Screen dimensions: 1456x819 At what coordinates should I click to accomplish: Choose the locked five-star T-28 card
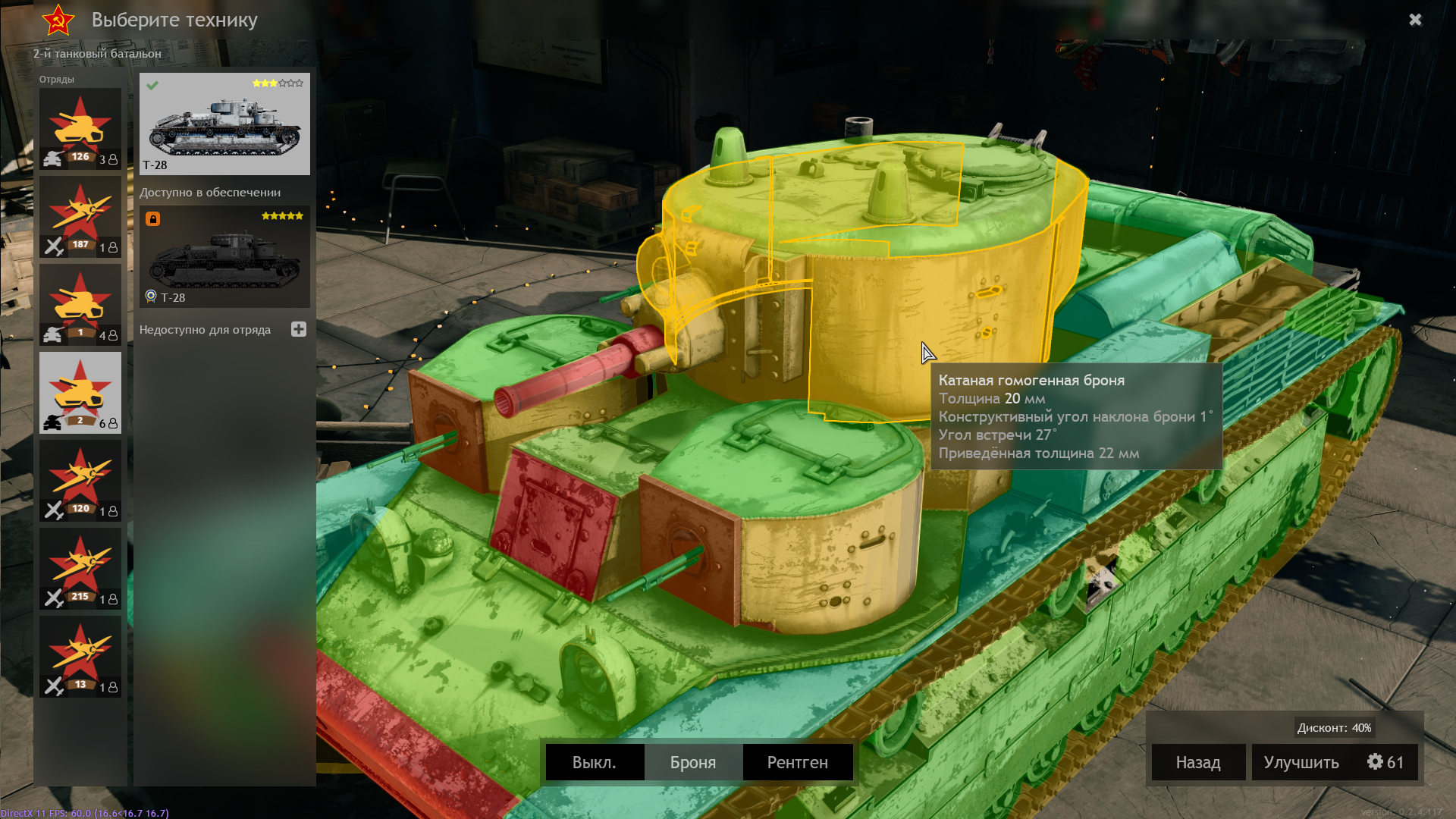[224, 256]
